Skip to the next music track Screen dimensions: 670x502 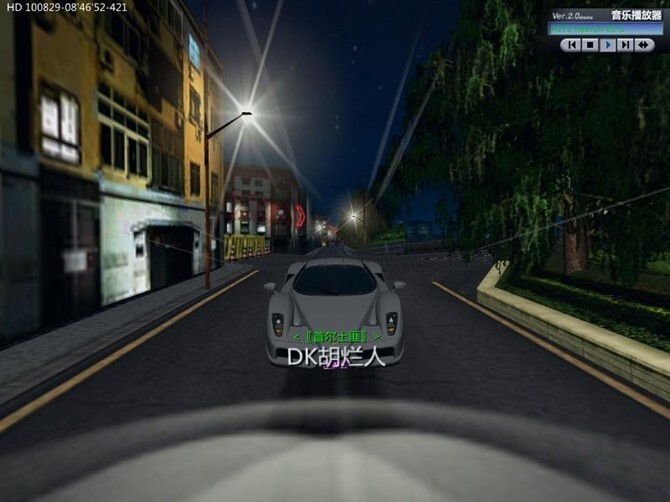tap(625, 45)
